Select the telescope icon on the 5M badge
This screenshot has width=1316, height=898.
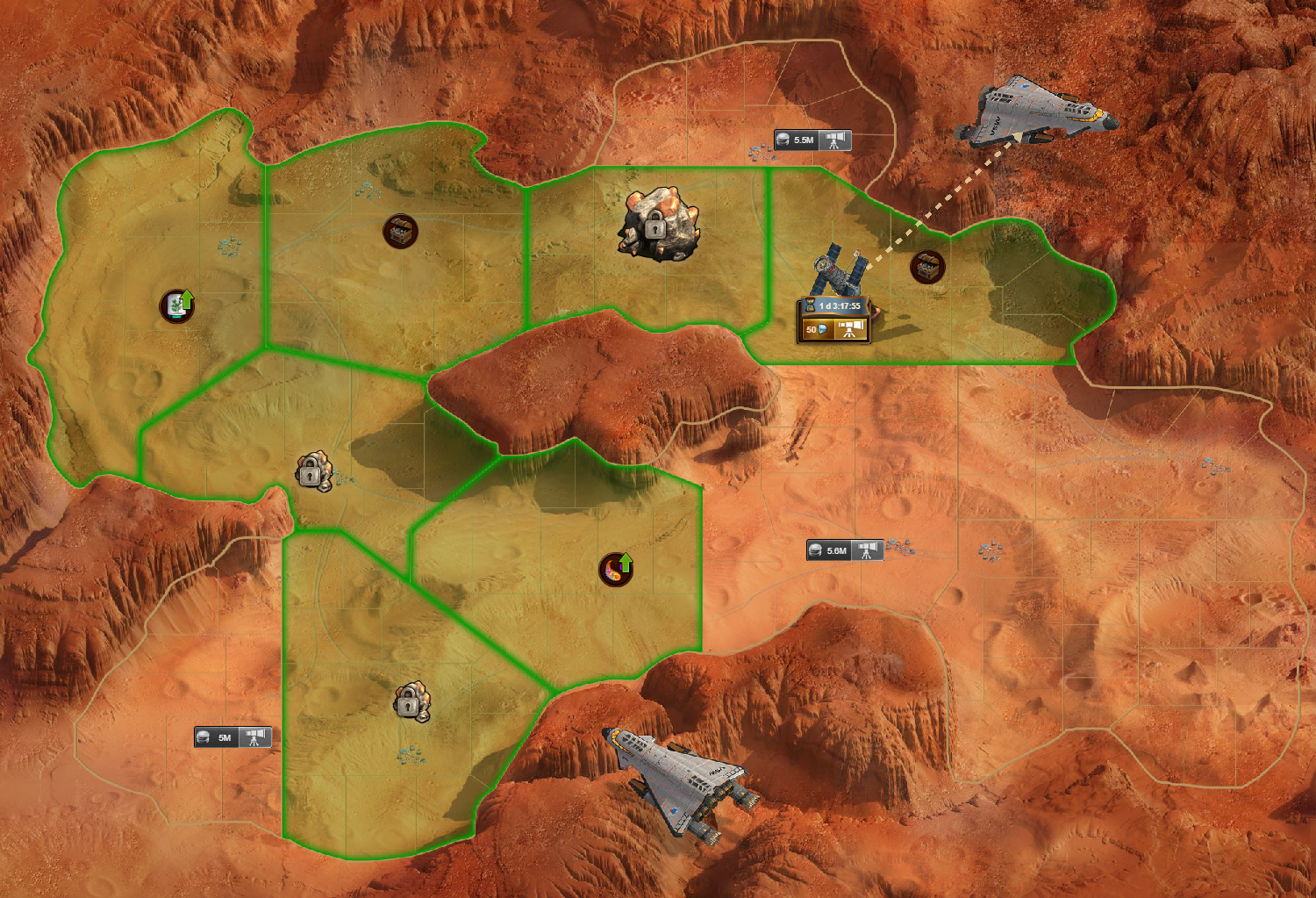(255, 738)
